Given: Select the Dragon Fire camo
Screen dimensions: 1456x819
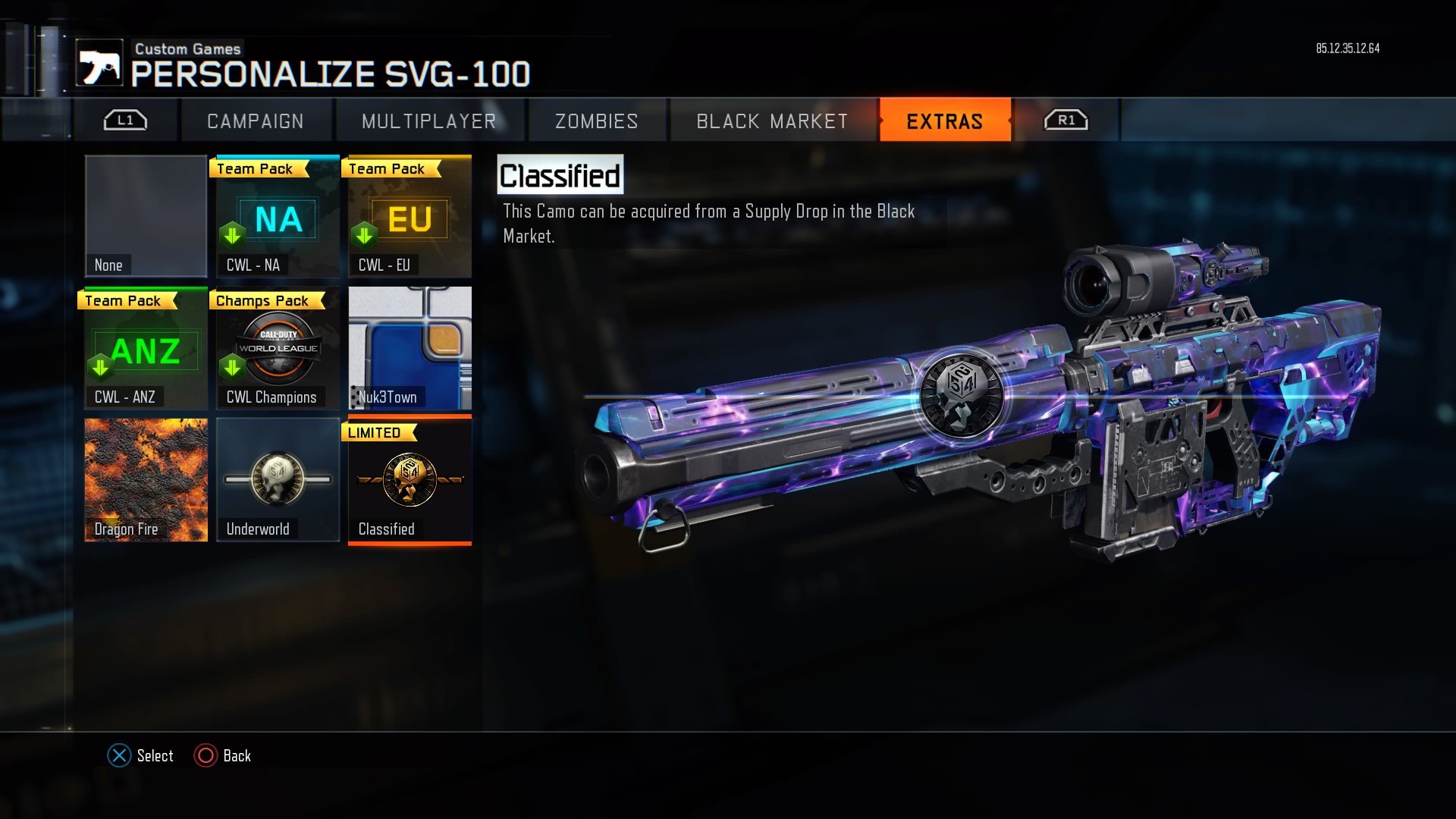Looking at the screenshot, I should click(145, 480).
